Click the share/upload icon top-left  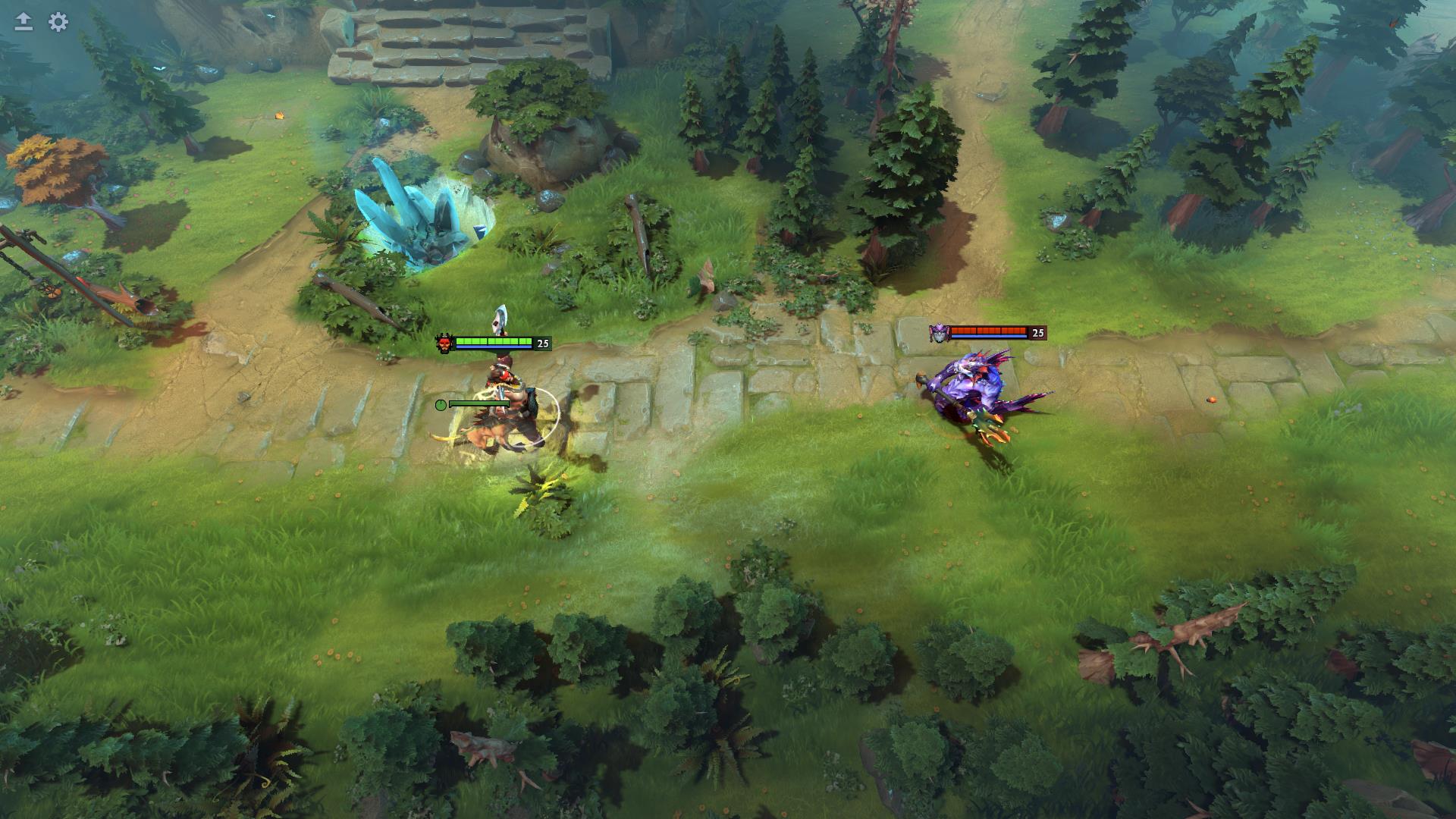coord(24,20)
